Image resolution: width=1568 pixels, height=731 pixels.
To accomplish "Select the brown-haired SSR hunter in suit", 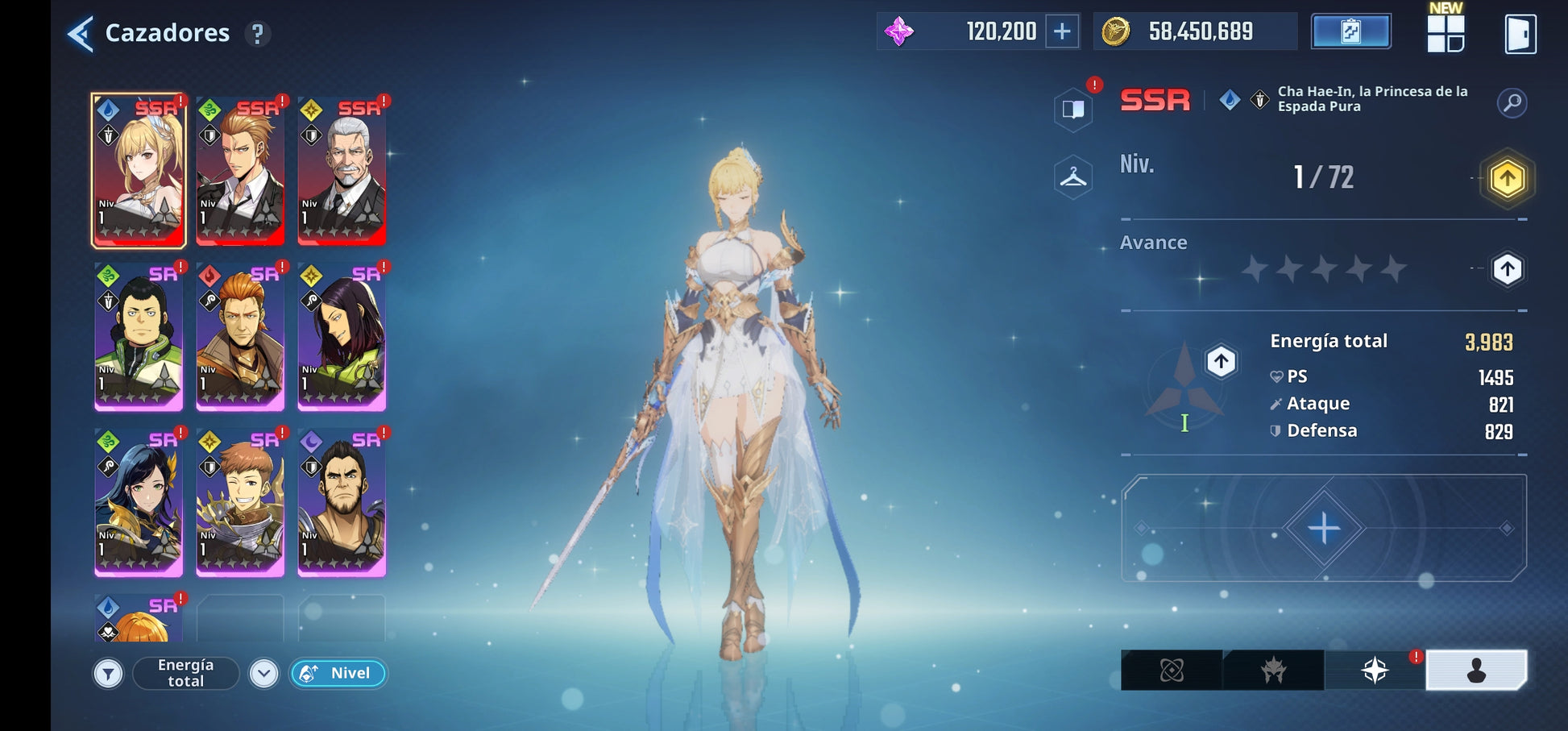I will click(240, 170).
